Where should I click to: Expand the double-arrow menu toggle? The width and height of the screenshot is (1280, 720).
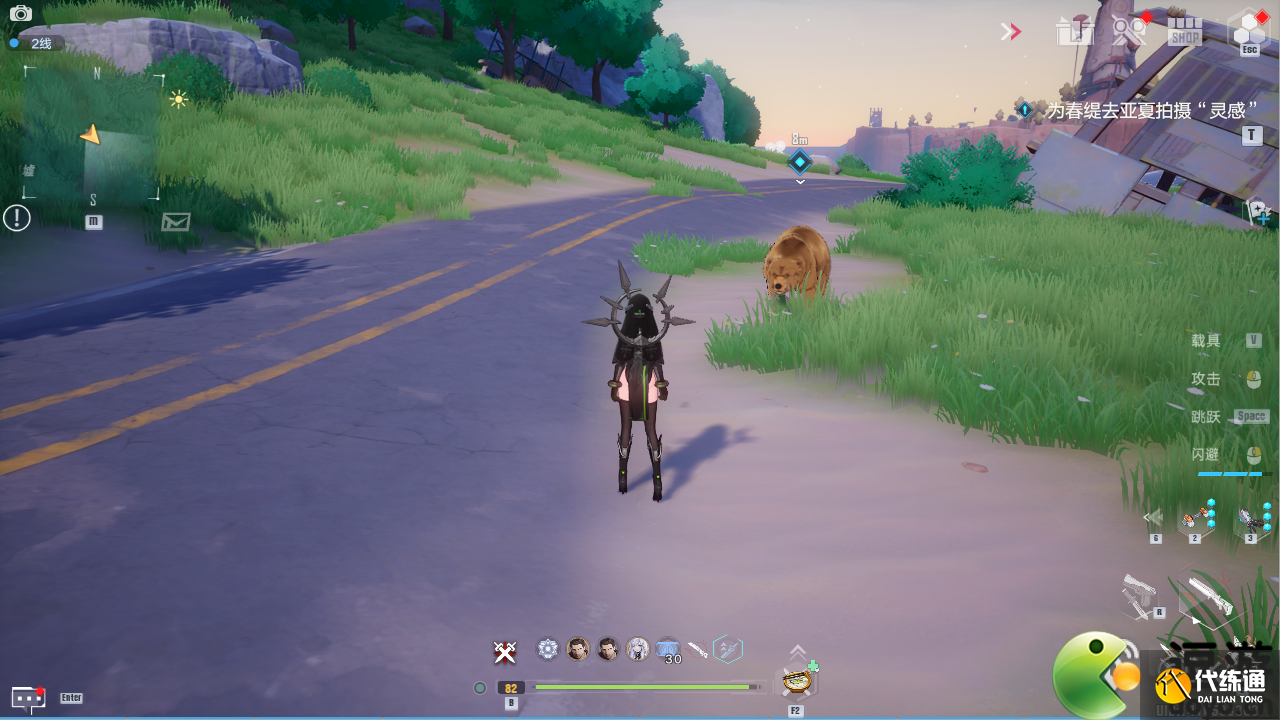[1010, 32]
